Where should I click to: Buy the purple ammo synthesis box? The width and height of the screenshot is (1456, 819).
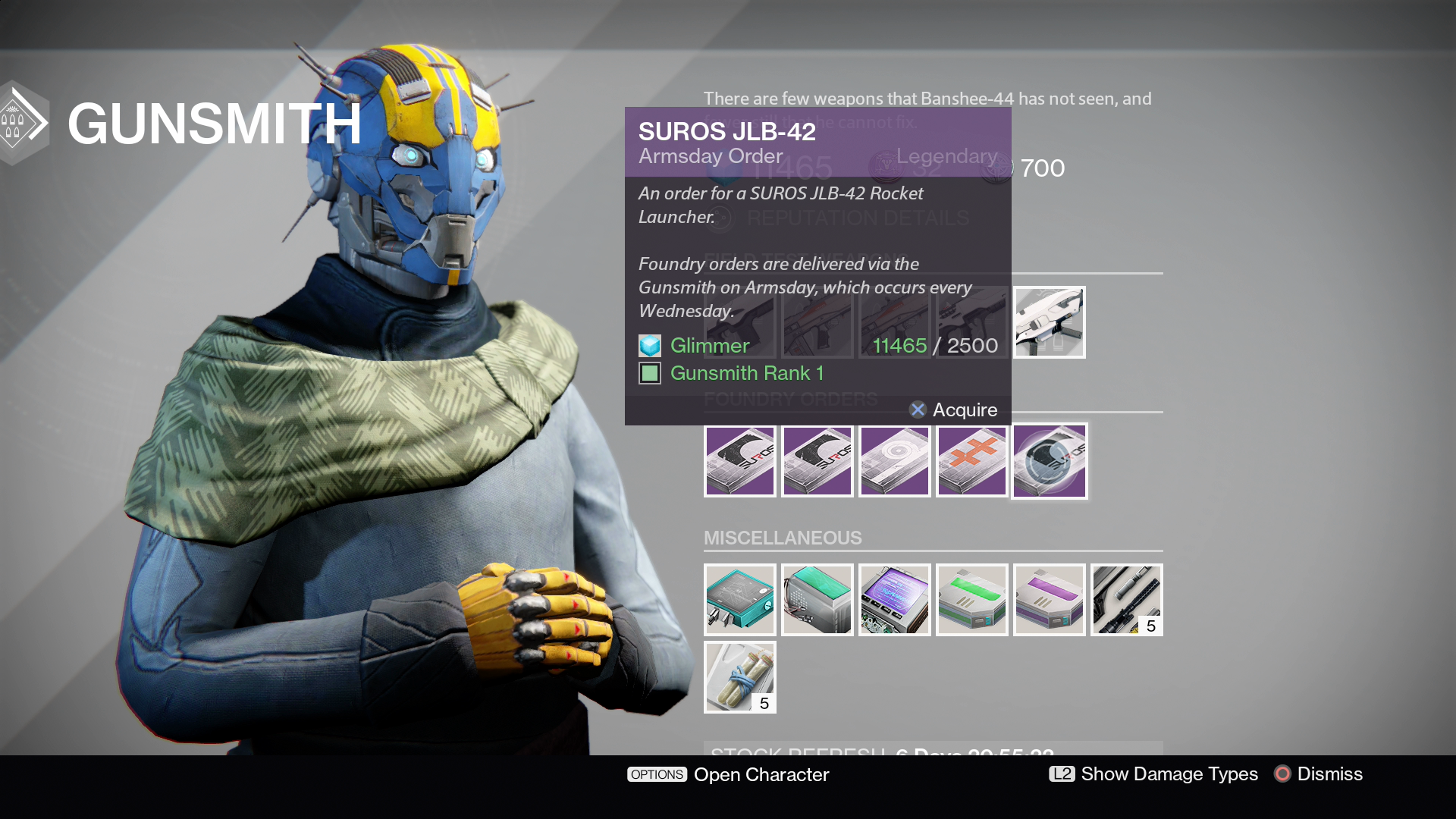pos(1050,600)
